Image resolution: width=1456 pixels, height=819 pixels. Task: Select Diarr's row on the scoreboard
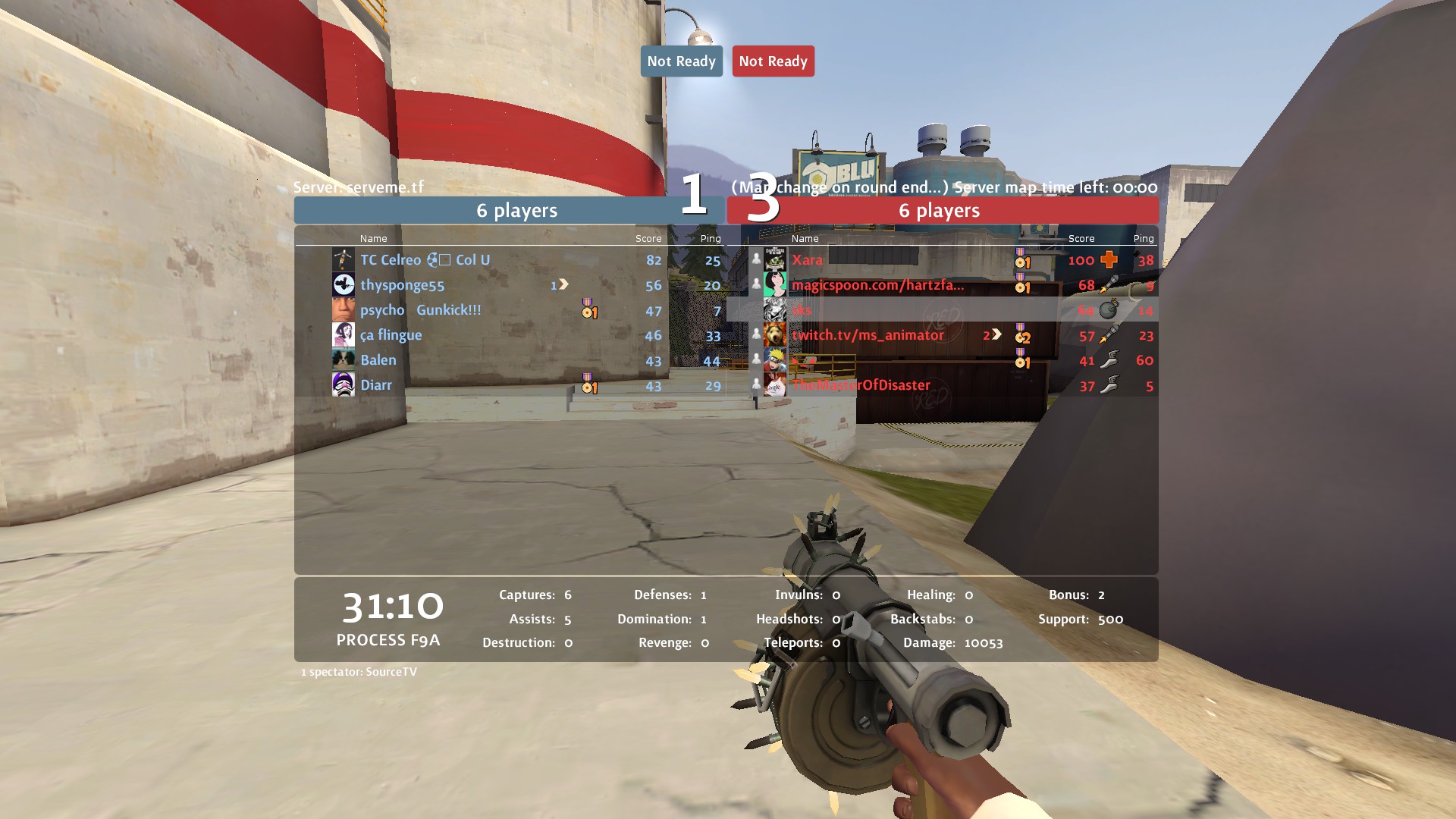pos(375,385)
